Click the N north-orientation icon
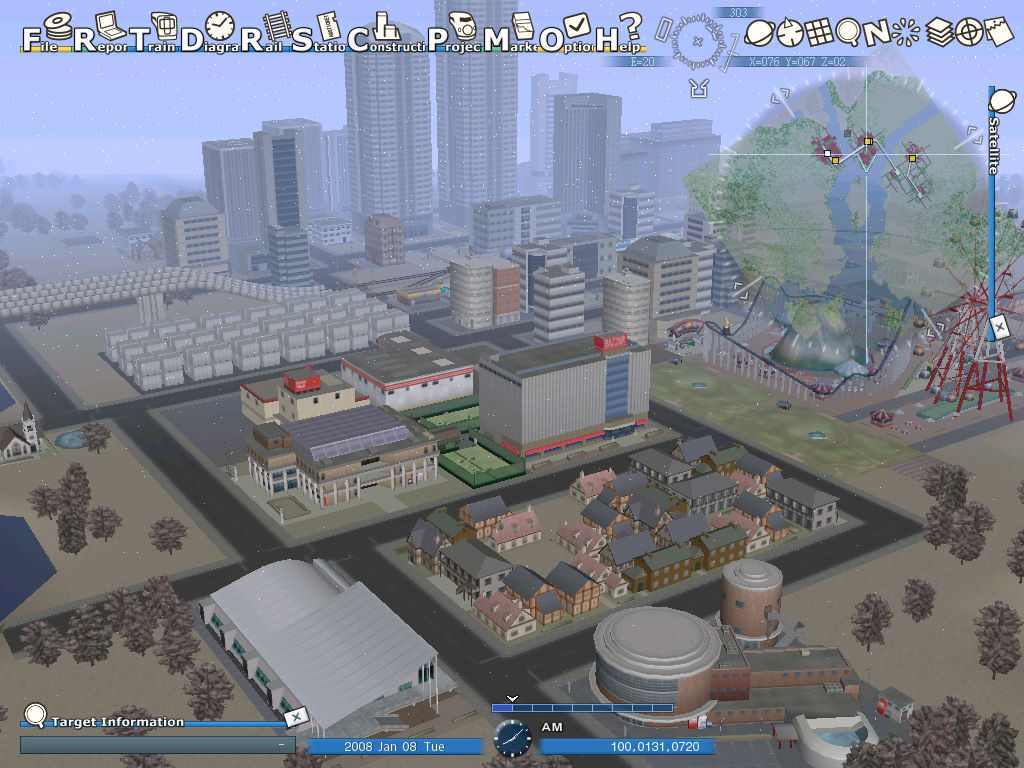Image resolution: width=1024 pixels, height=768 pixels. [877, 33]
